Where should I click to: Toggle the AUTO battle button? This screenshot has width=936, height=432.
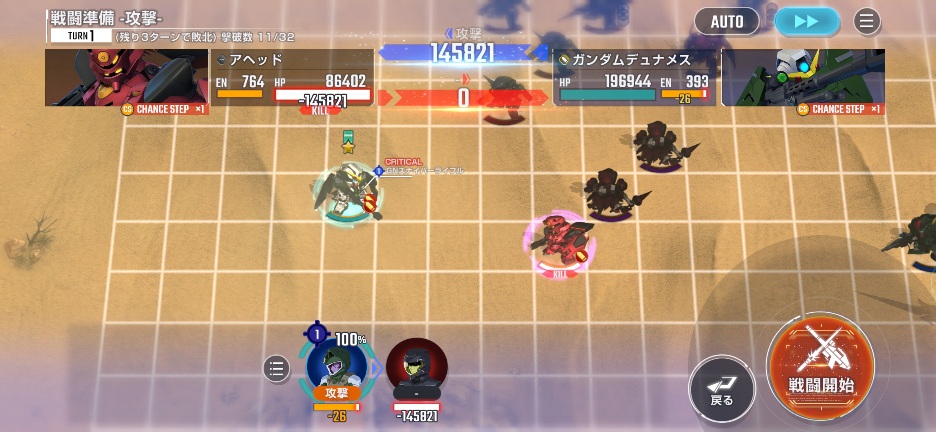(x=727, y=21)
